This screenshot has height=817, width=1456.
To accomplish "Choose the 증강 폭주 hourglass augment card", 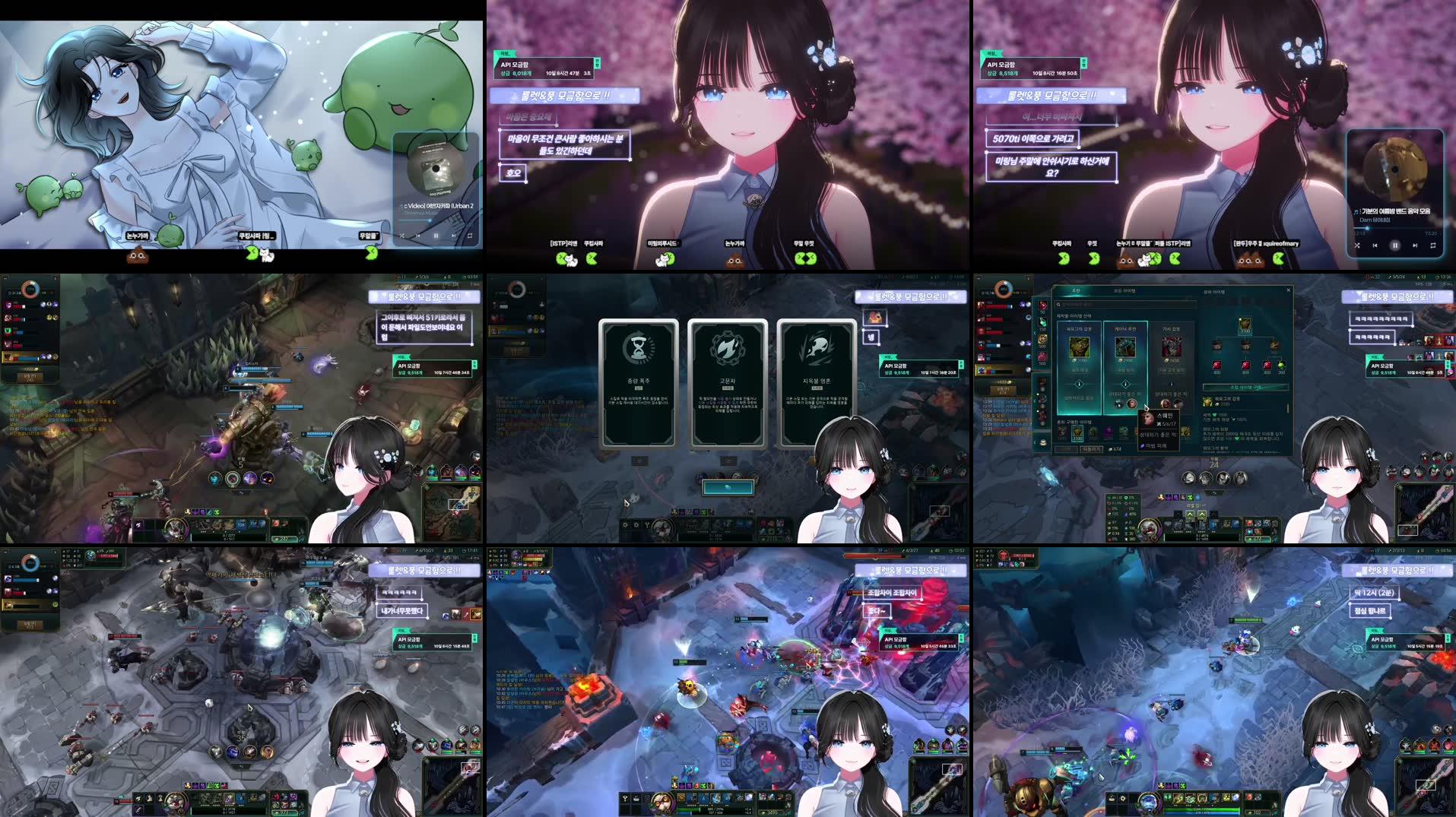I will click(x=638, y=383).
